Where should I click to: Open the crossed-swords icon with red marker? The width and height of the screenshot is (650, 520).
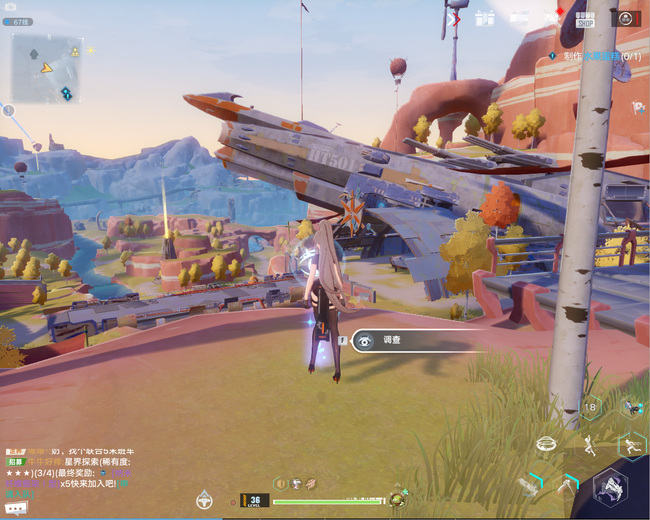point(552,17)
